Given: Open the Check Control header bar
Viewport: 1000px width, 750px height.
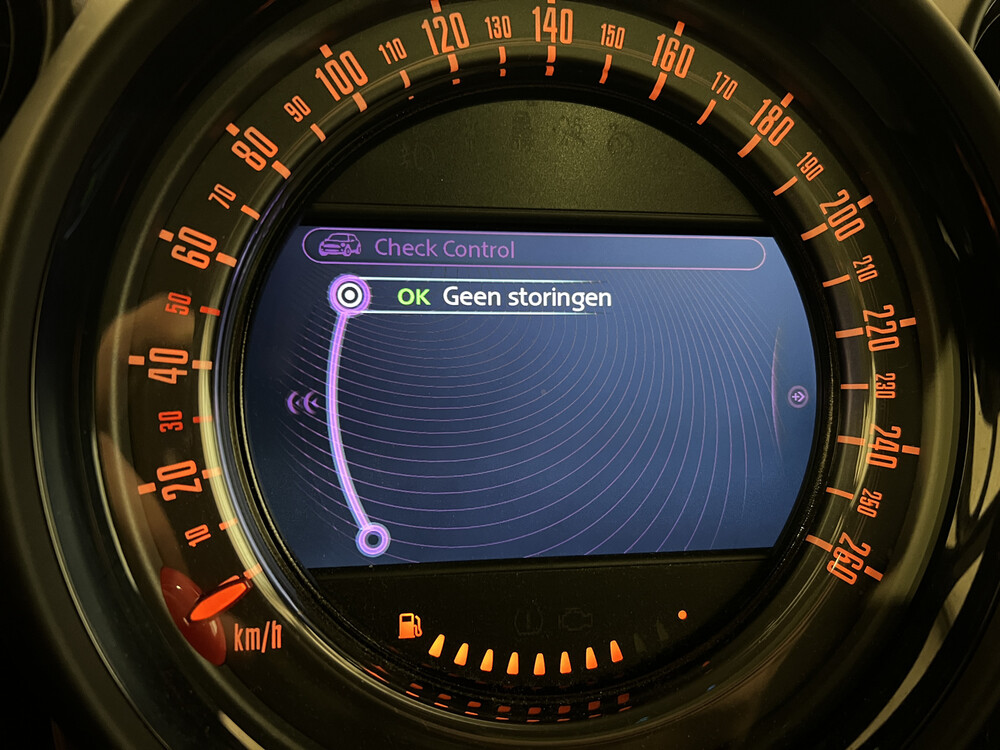Looking at the screenshot, I should [x=534, y=248].
